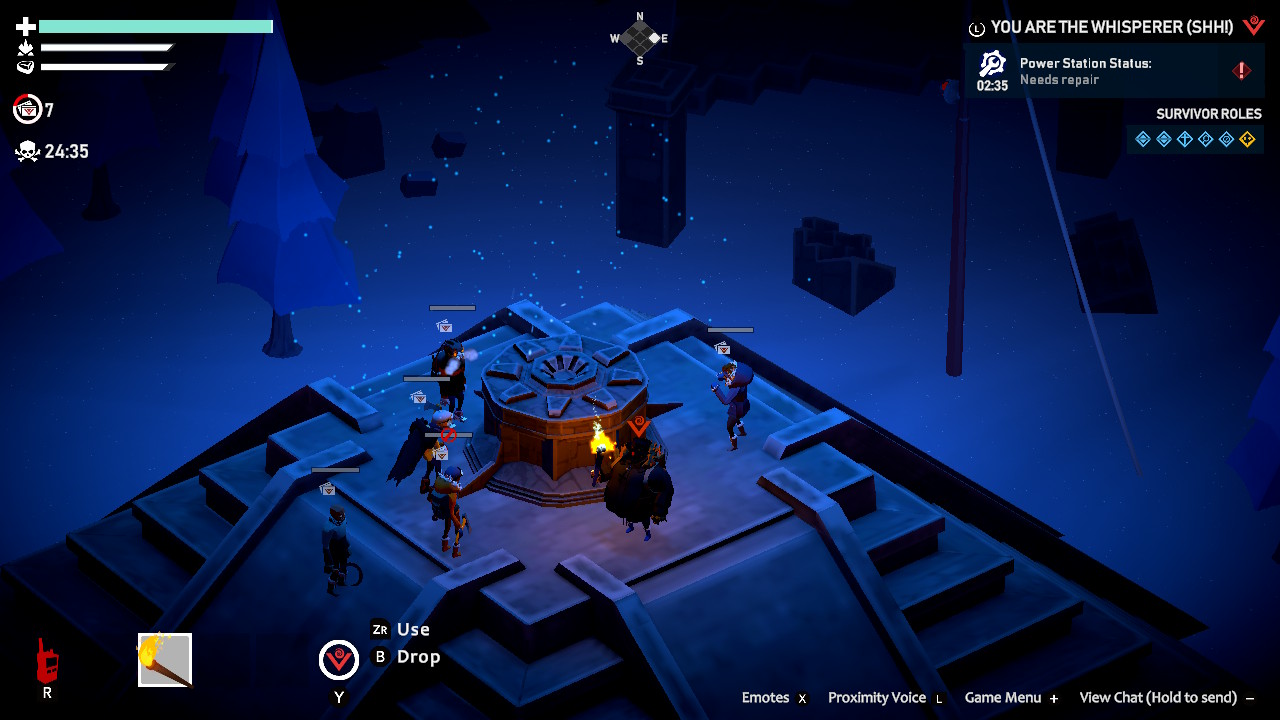
Task: Open the Emotes menu
Action: point(765,698)
